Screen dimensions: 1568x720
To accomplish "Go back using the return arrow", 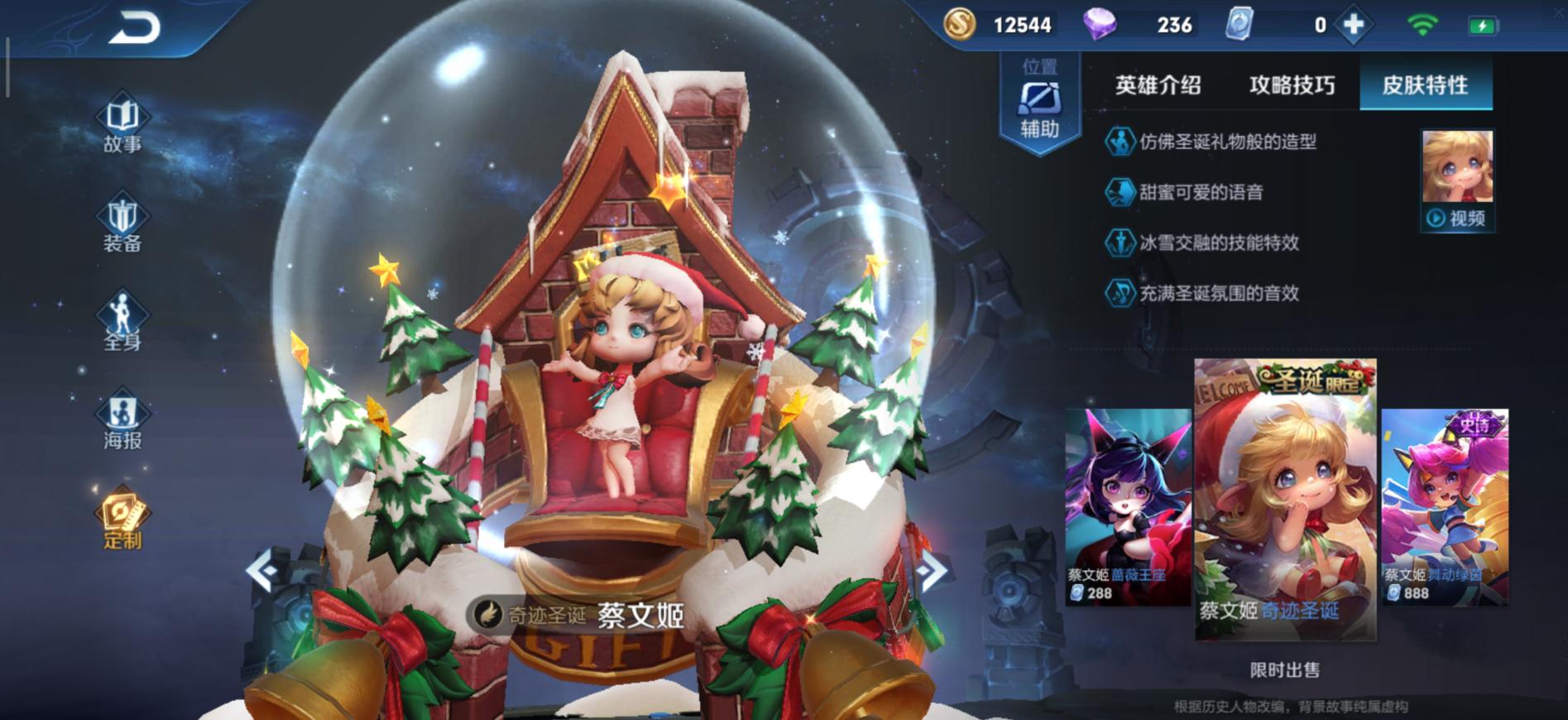I will pyautogui.click(x=135, y=30).
